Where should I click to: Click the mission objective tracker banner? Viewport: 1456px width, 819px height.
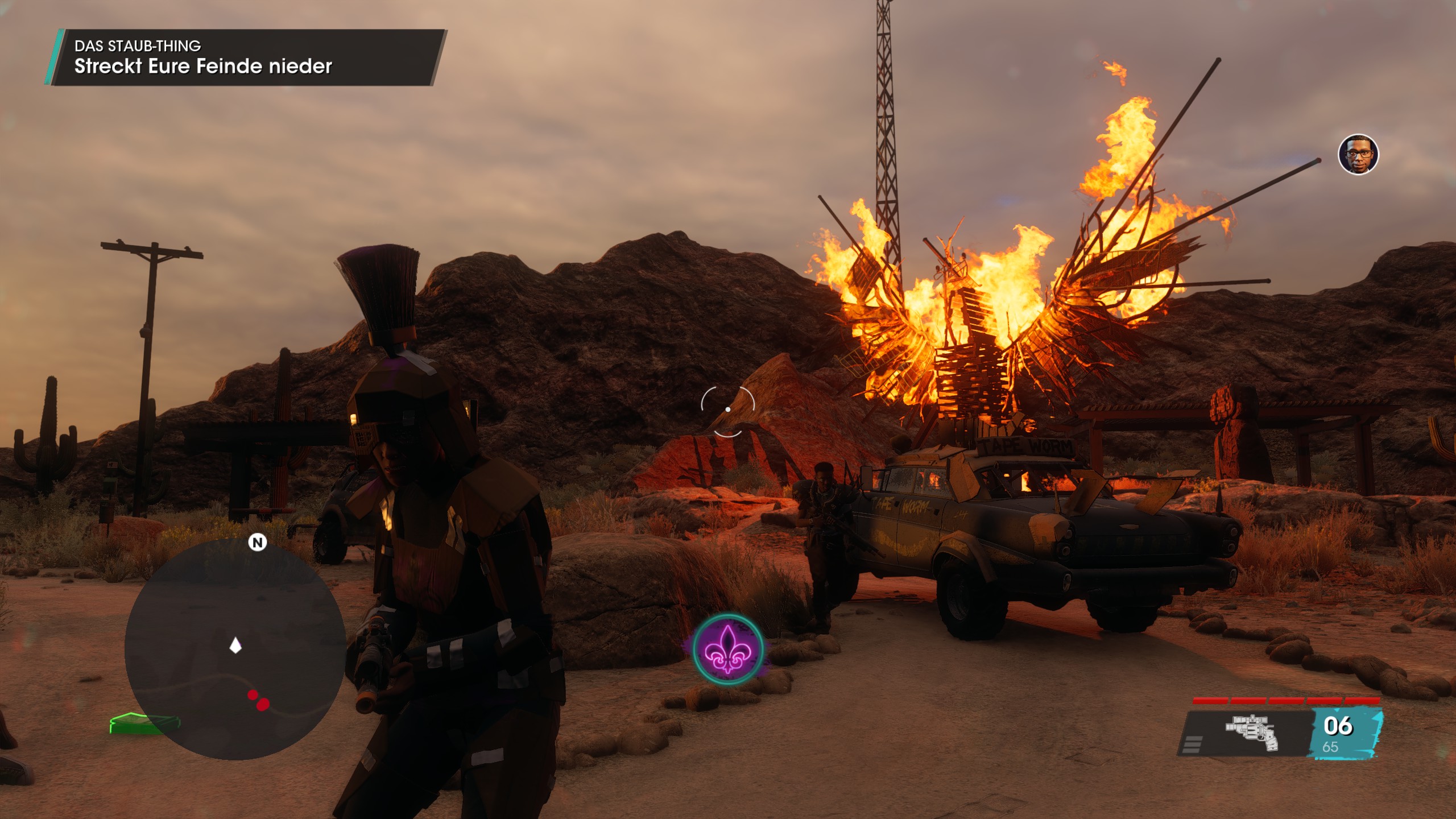coord(246,57)
